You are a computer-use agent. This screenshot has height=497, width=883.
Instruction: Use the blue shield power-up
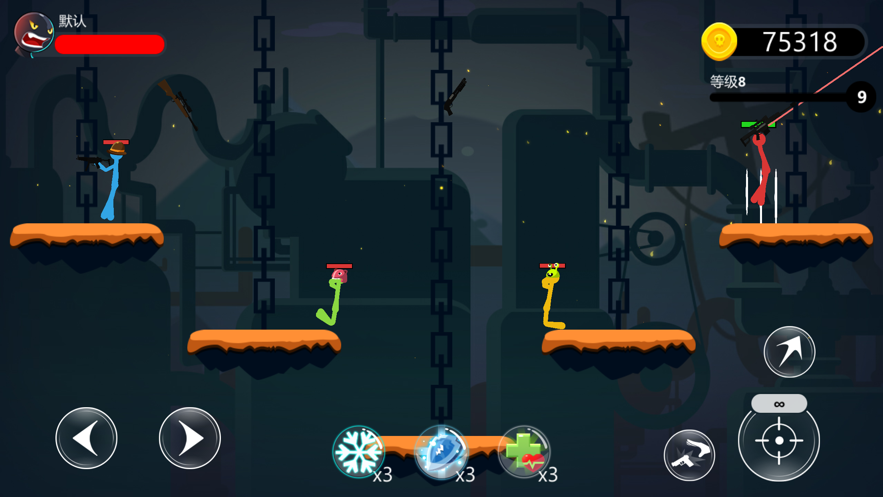point(441,451)
